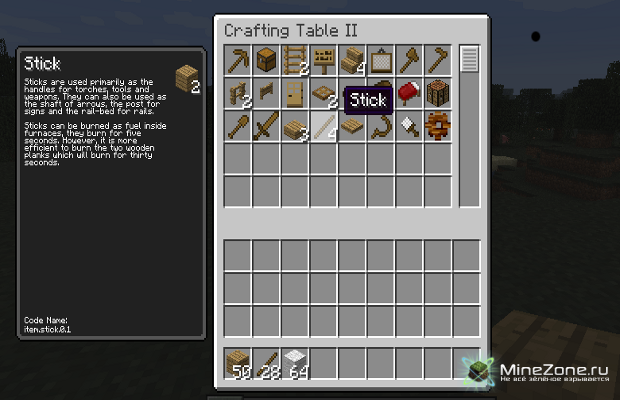Pick up the sticks stack in hotbar
The image size is (620, 400).
click(x=266, y=364)
